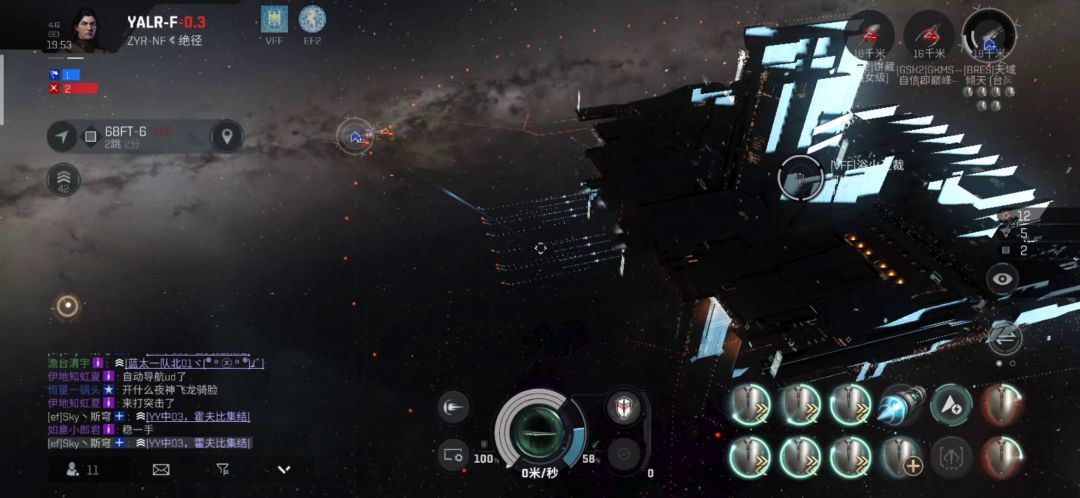Open the map location pin
Viewport: 1080px width, 498px height.
coord(228,136)
